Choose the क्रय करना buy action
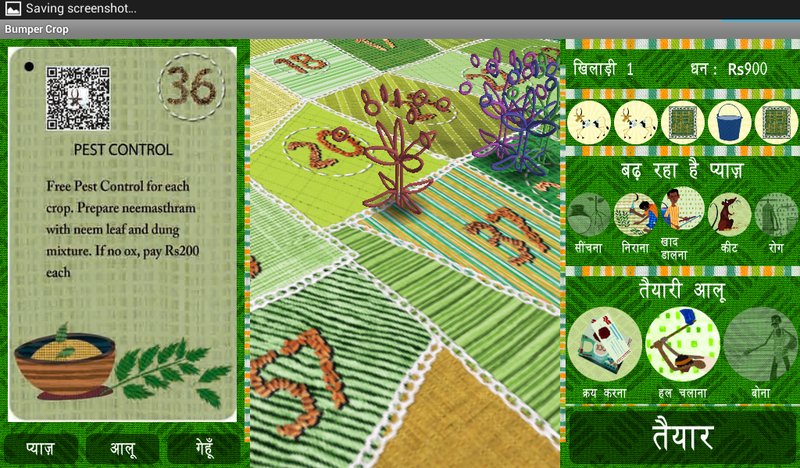This screenshot has height=468, width=800. [604, 344]
